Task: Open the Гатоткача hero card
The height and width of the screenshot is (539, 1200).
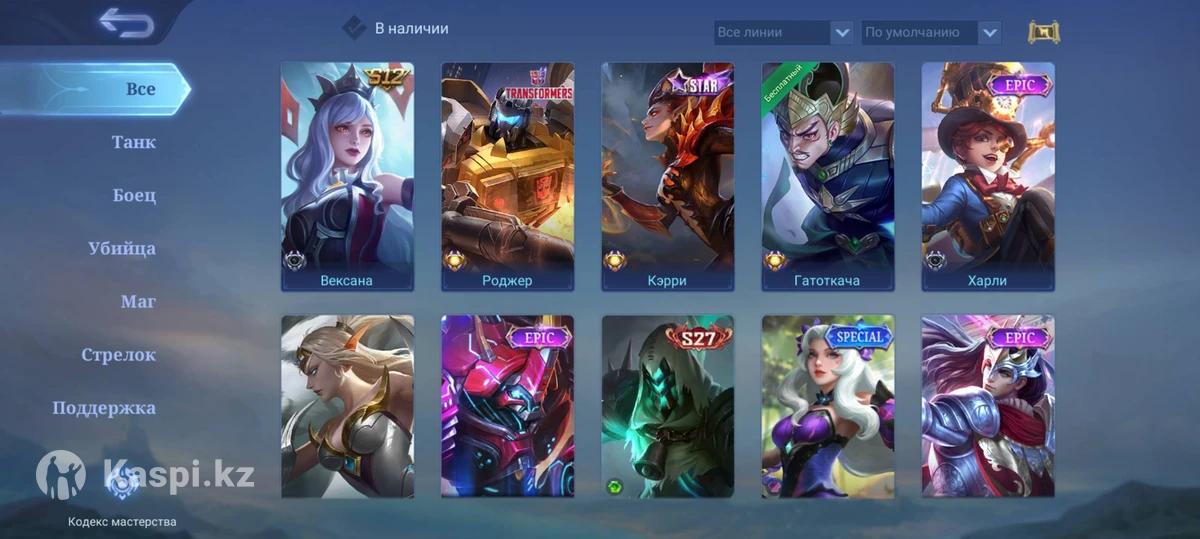Action: (827, 177)
